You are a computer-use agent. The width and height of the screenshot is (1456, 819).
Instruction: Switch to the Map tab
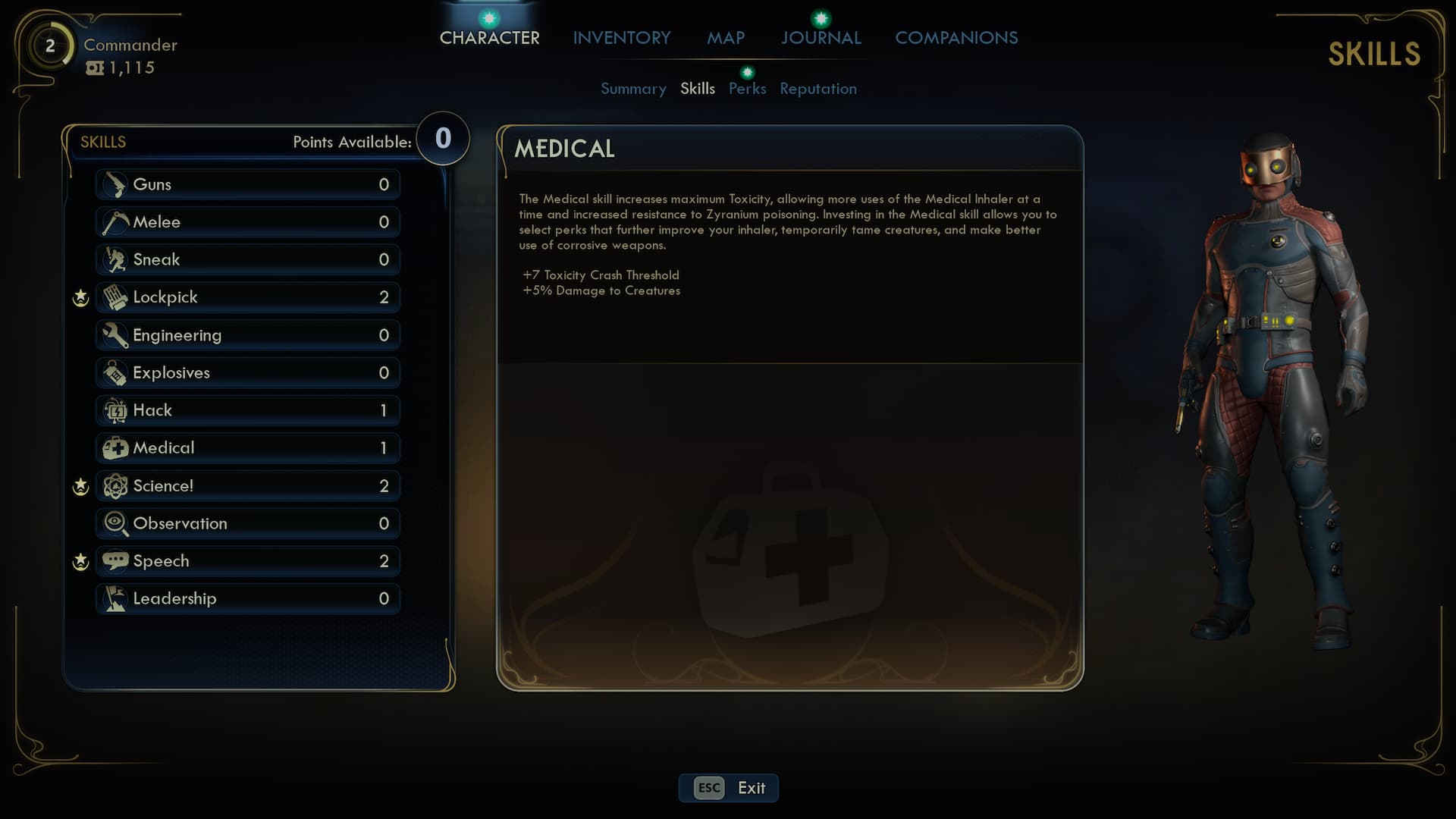(x=726, y=38)
